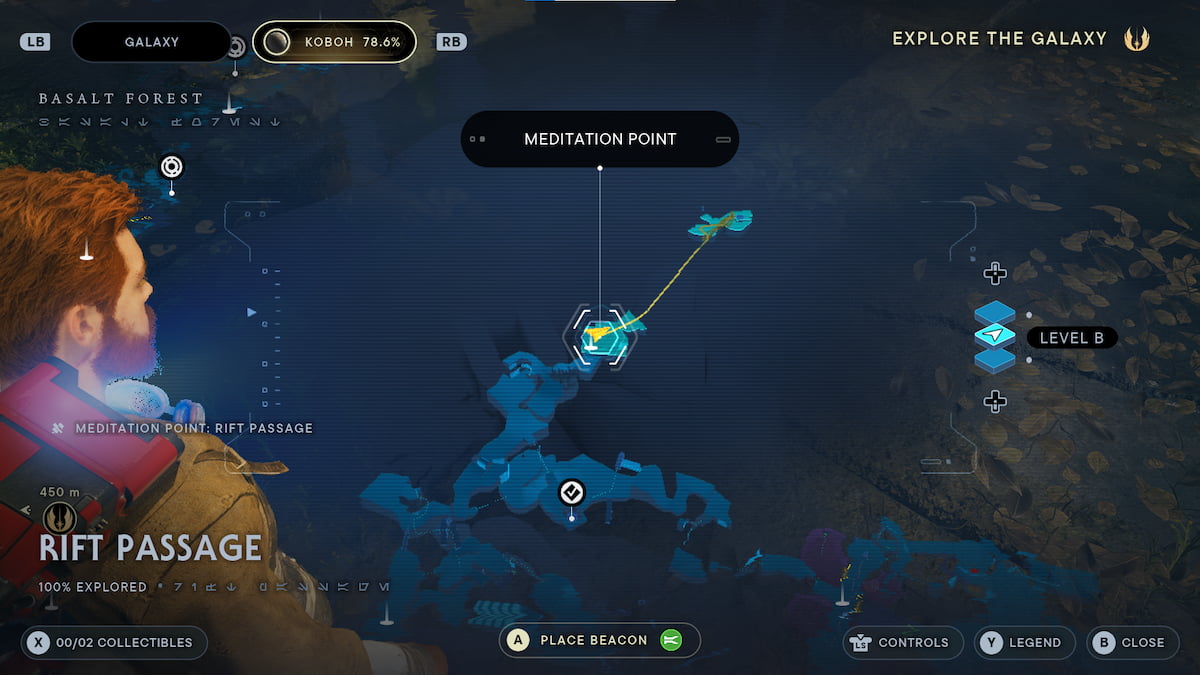This screenshot has width=1200, height=675.
Task: Close the holomap
Action: 1129,643
